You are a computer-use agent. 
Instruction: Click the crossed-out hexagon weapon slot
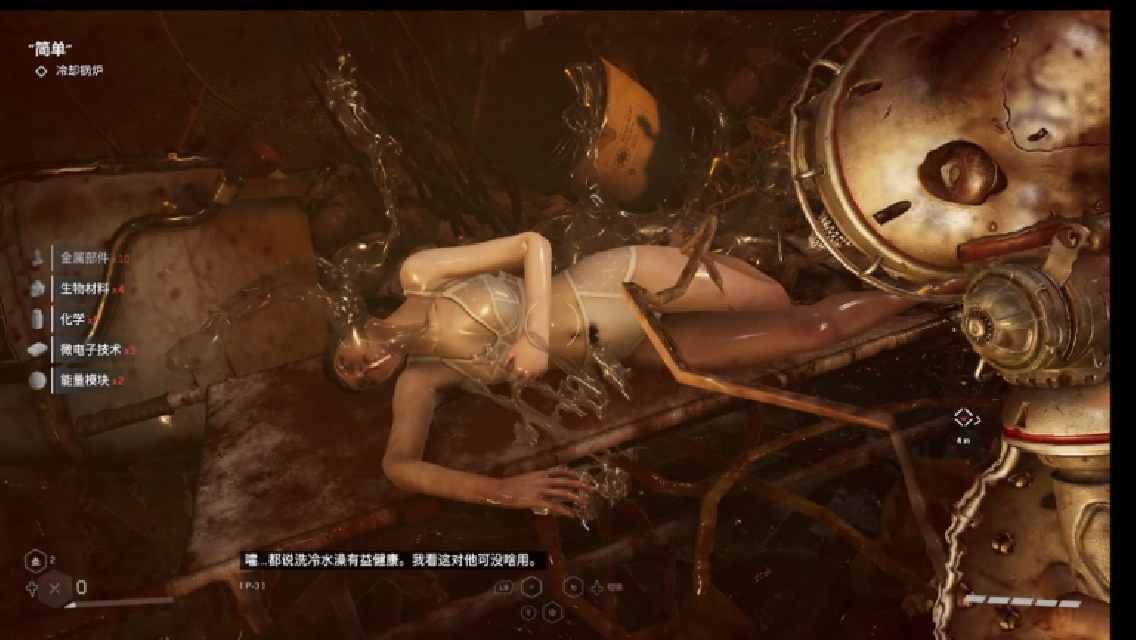pos(54,589)
